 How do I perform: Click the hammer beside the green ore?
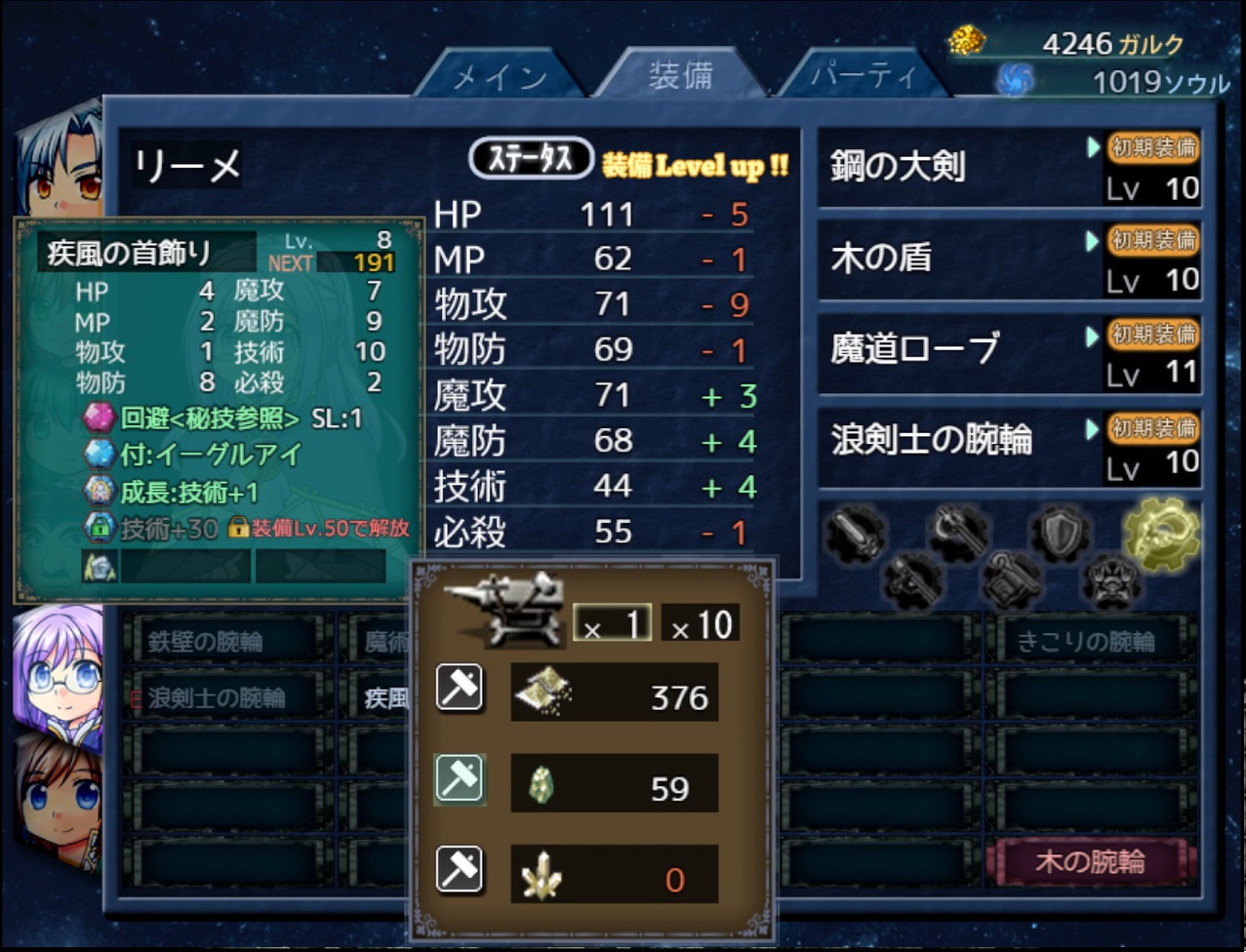click(x=460, y=780)
